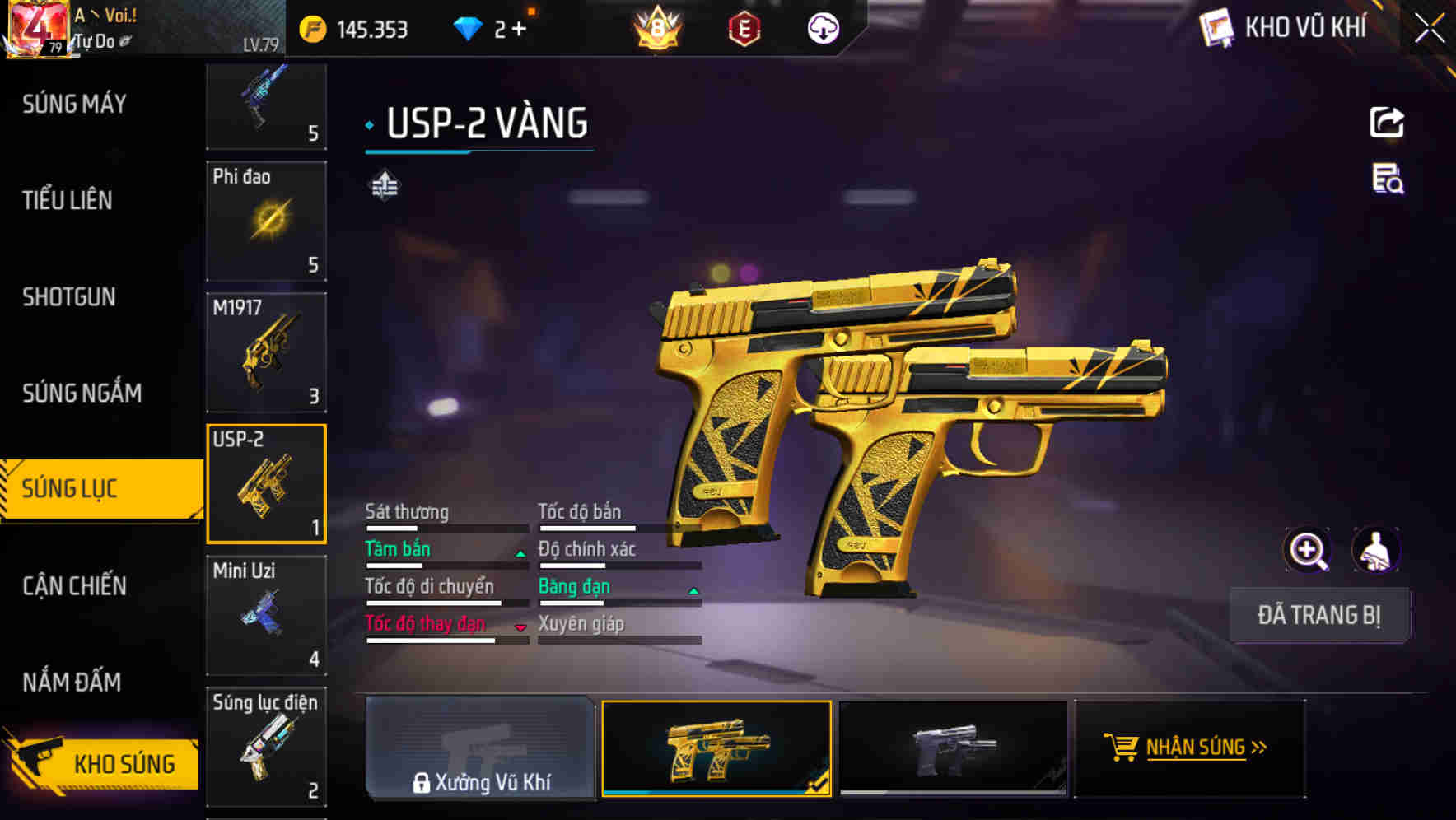This screenshot has height=820, width=1456.
Task: Open the locked Xưởng Vũ Khí panel
Action: (x=480, y=749)
